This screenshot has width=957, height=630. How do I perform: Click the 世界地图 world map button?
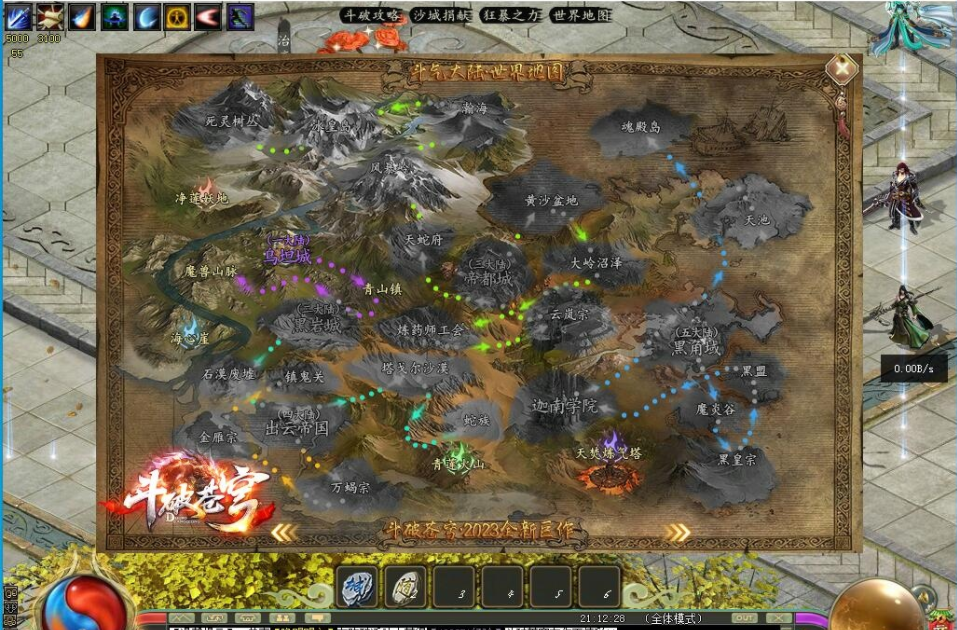581,16
